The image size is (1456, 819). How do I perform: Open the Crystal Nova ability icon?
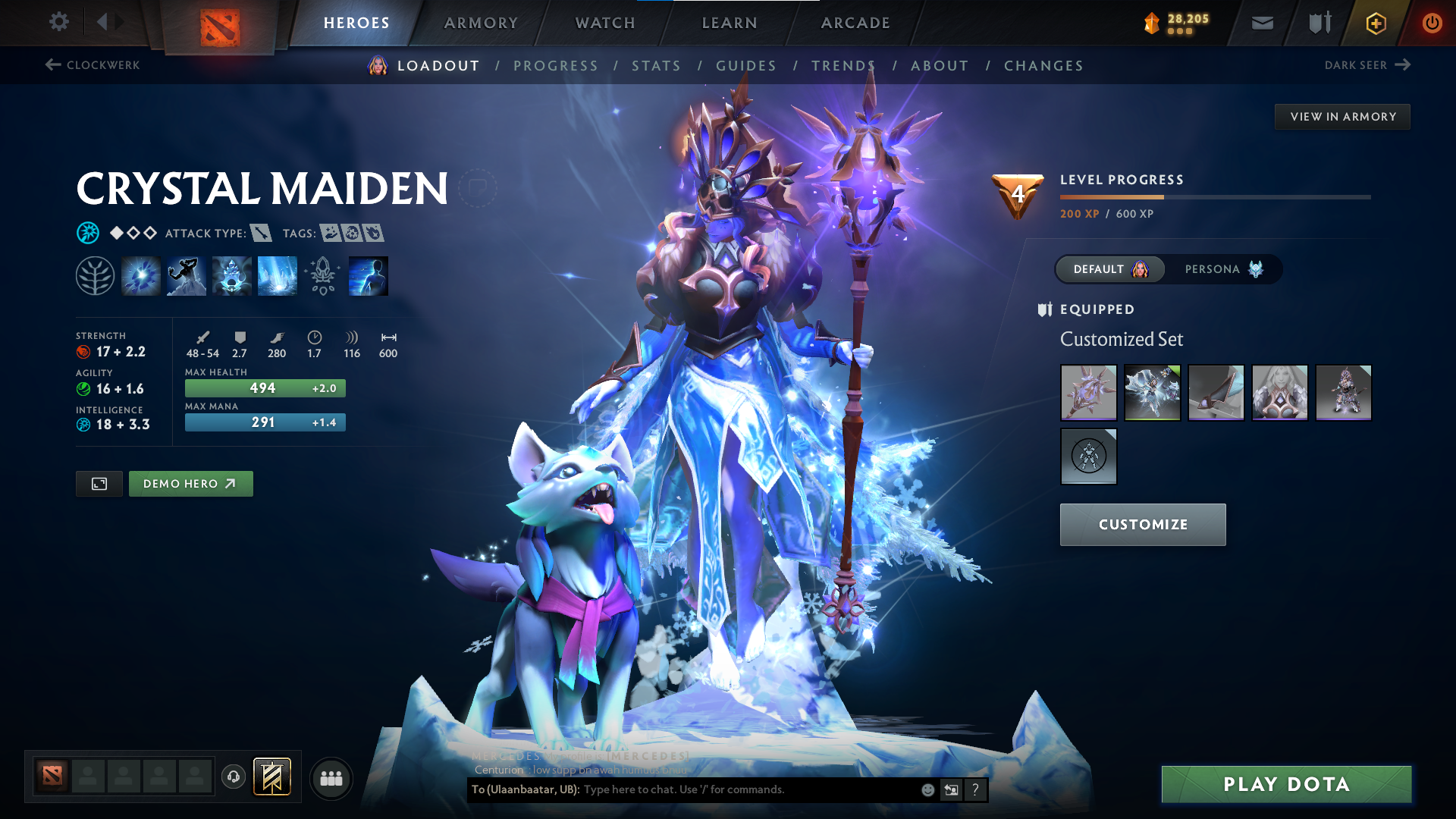tap(141, 275)
